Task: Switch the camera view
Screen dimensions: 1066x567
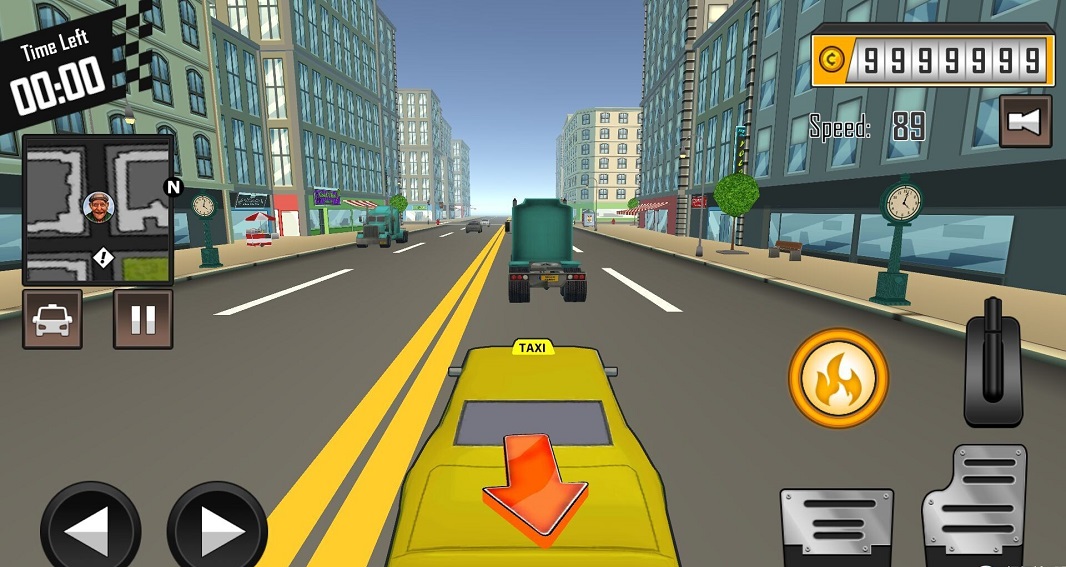Action: click(x=1025, y=121)
